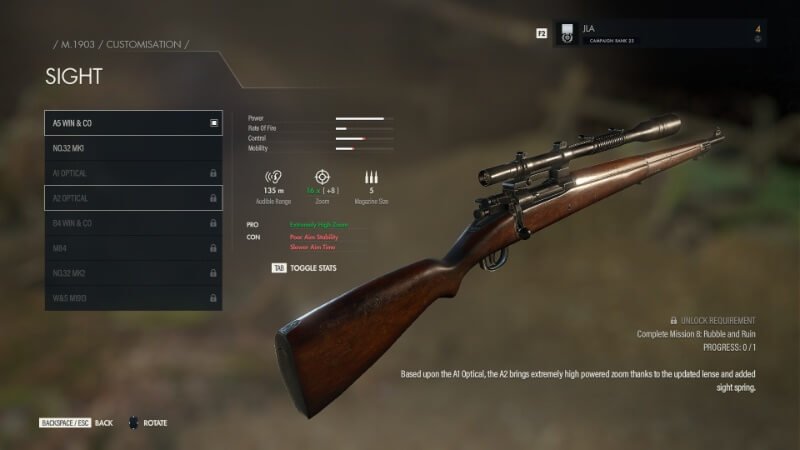Select the locked B4 Win & Co sight

133,223
